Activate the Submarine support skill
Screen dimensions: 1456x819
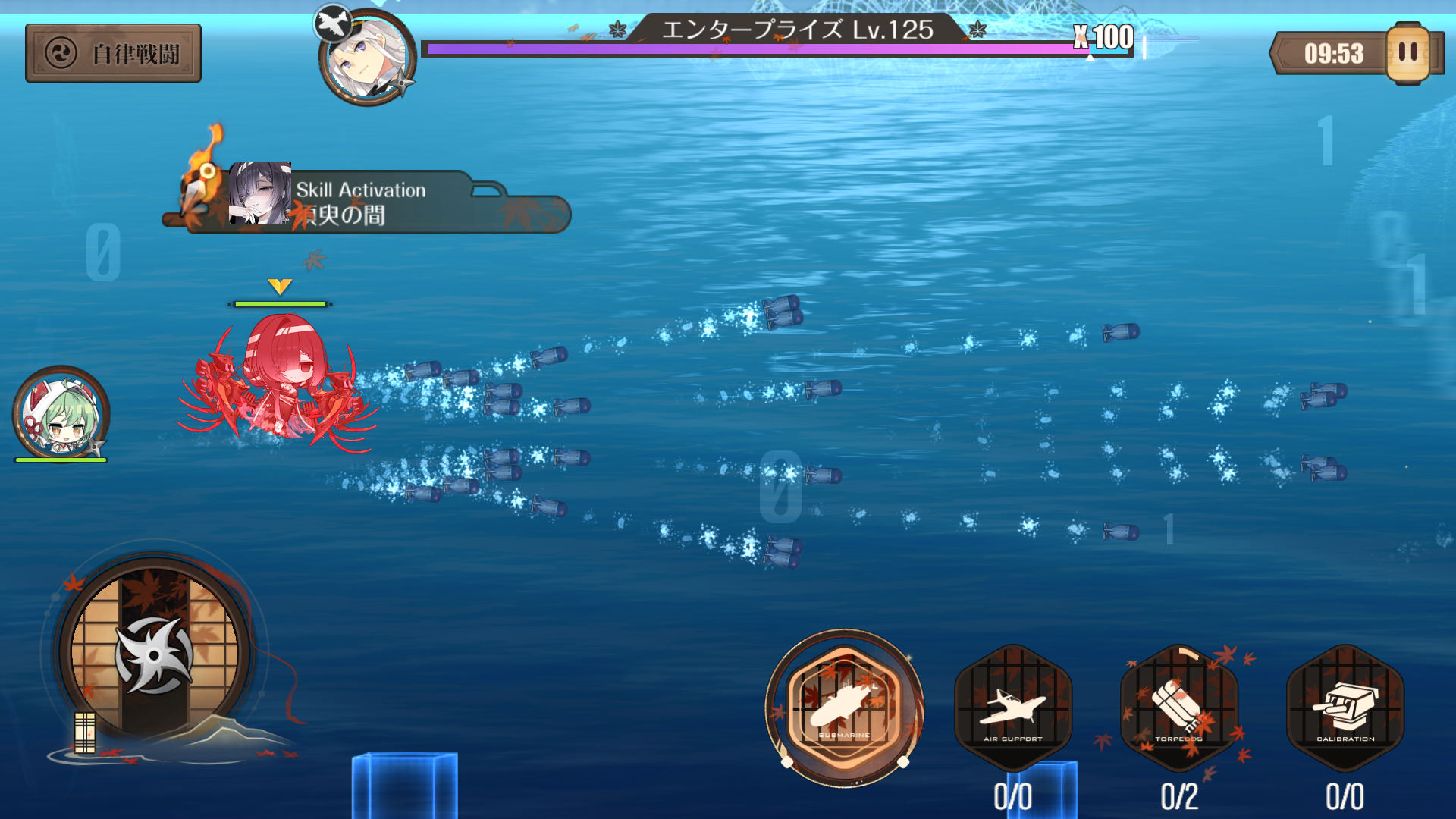click(x=844, y=708)
